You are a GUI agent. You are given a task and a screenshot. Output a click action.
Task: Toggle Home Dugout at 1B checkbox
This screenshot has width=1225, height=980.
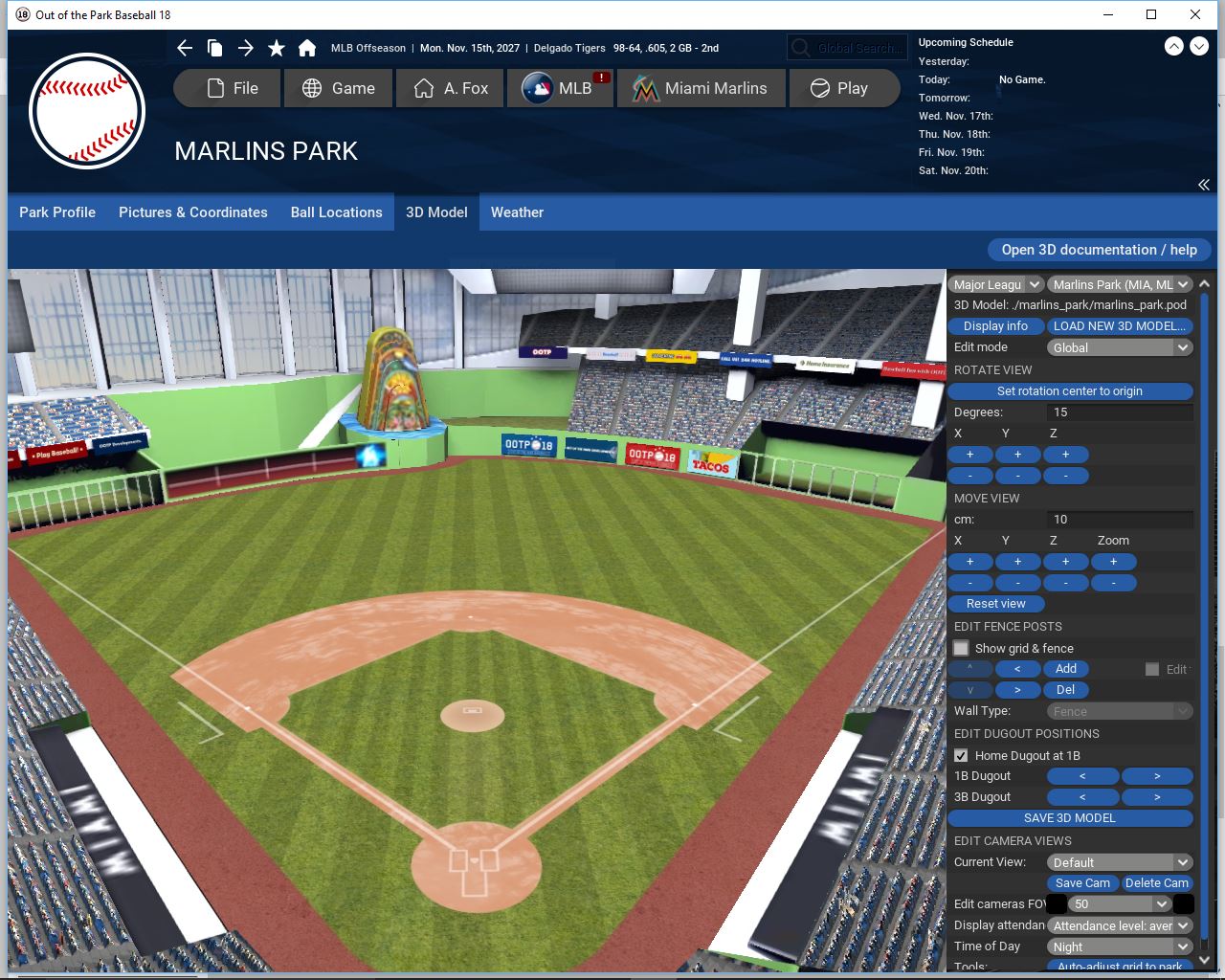click(x=962, y=756)
